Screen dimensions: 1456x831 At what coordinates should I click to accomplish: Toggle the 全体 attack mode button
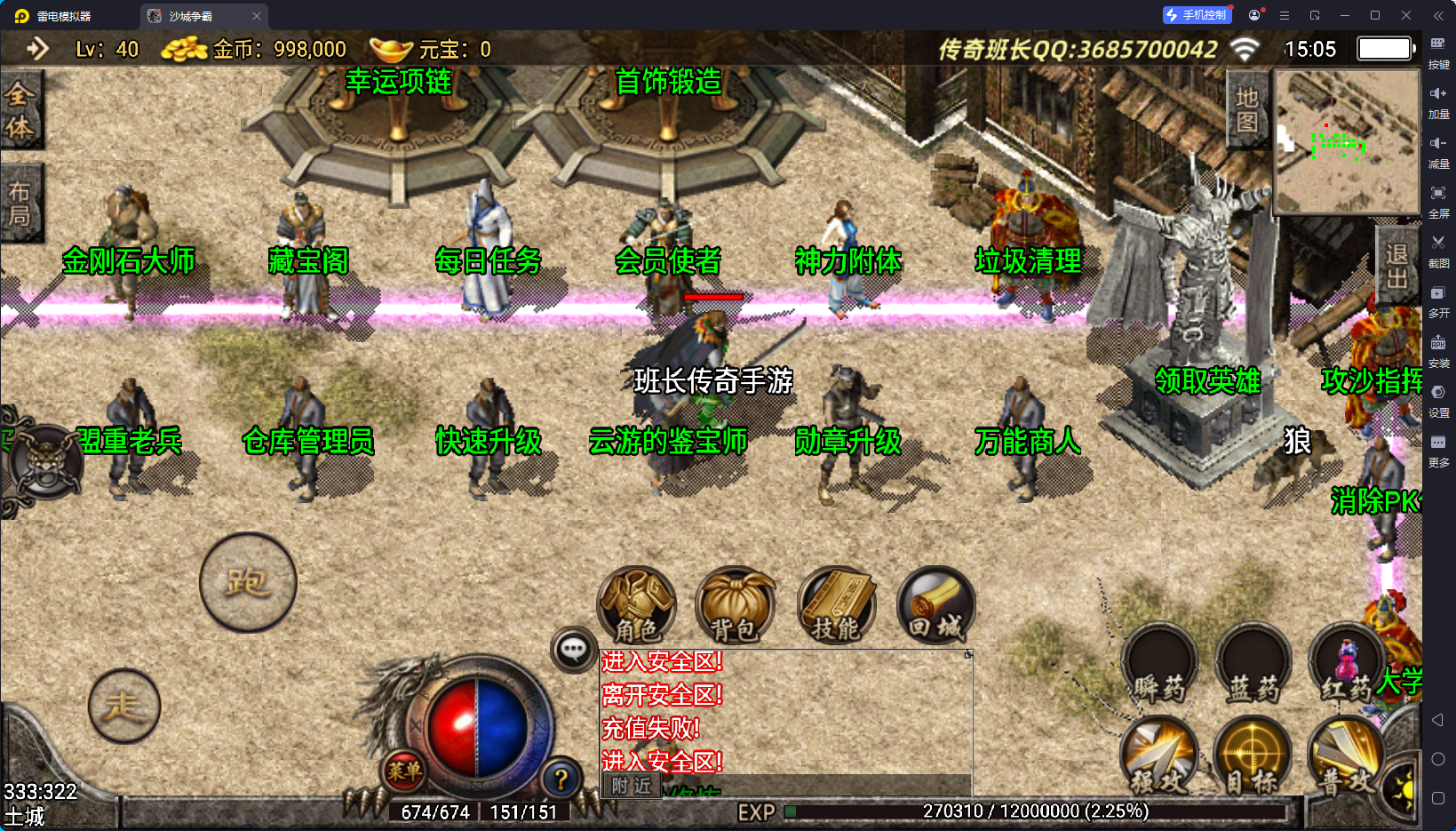tap(20, 110)
